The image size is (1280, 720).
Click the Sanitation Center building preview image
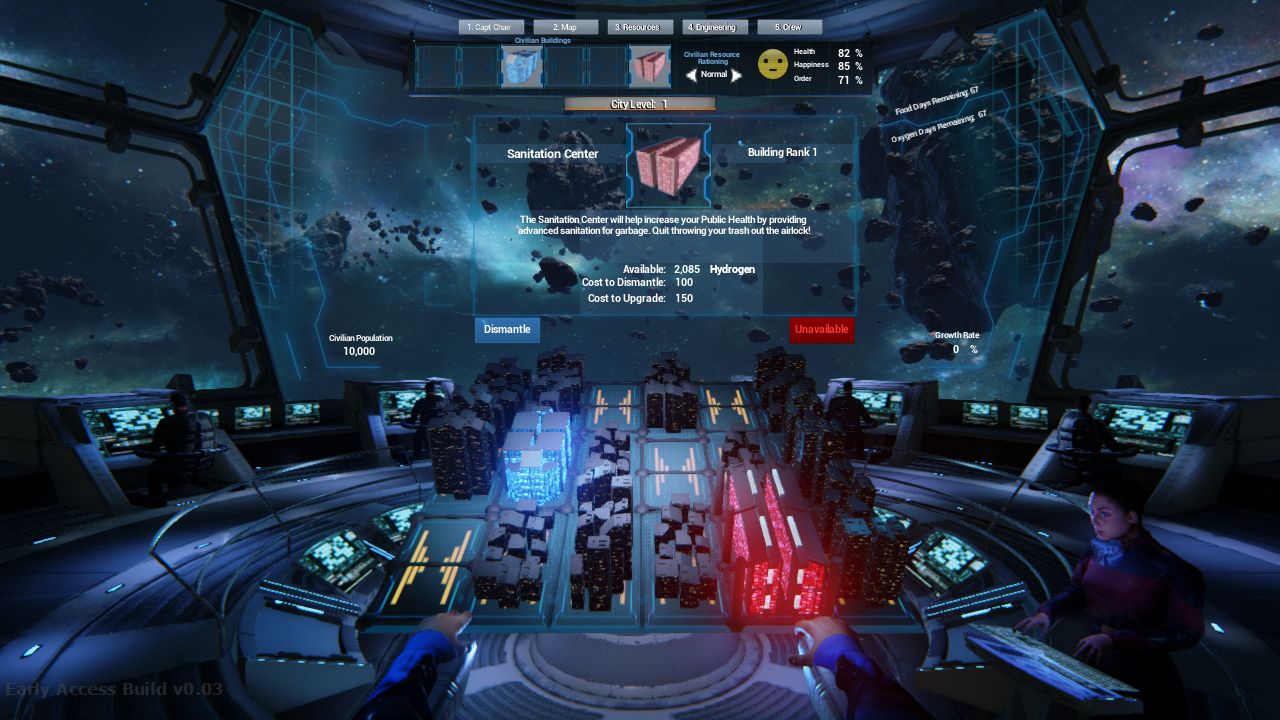point(668,164)
